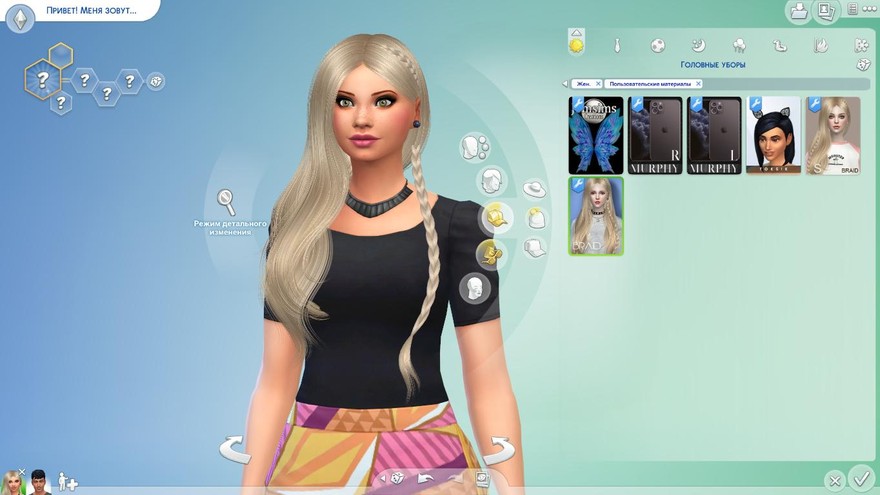Screen dimensions: 880x495
Task: Select the highlighted Braid thumbnail with green border
Action: pyautogui.click(x=596, y=216)
